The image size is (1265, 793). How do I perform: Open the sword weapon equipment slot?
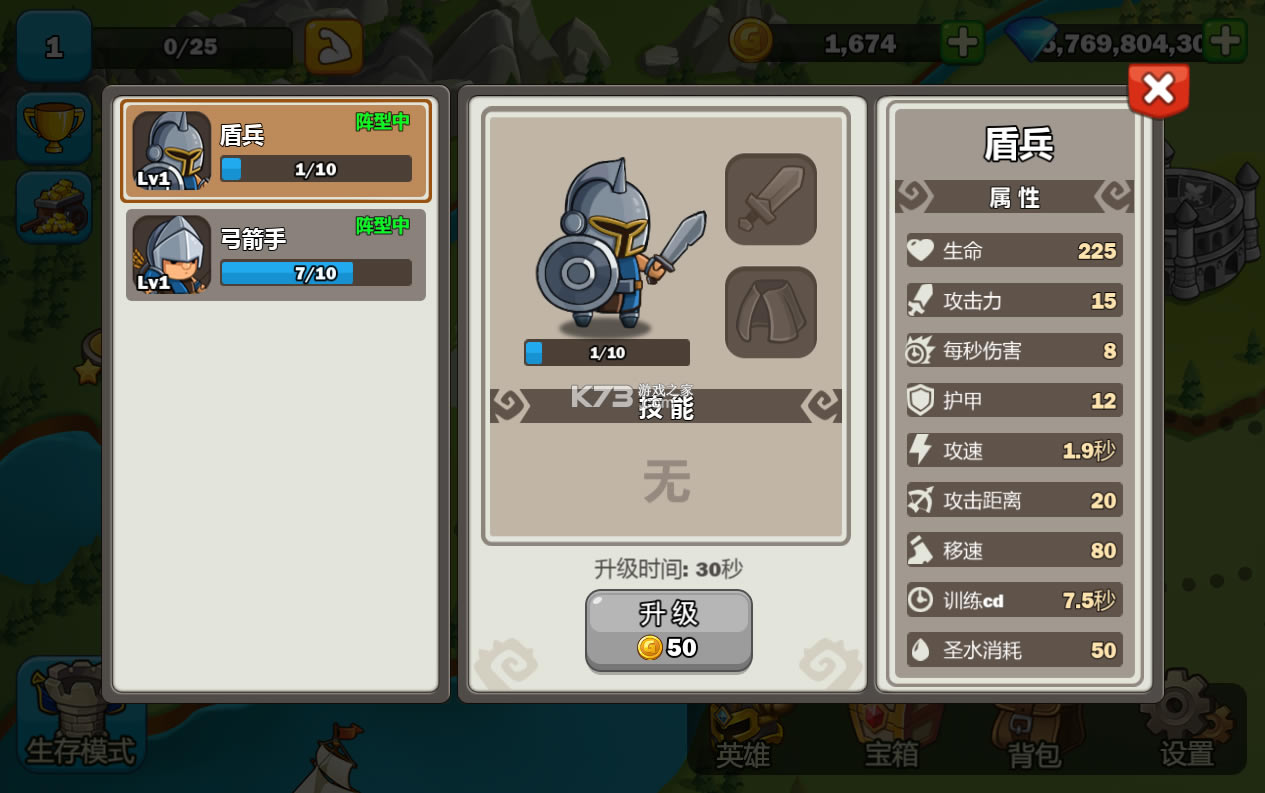click(770, 199)
